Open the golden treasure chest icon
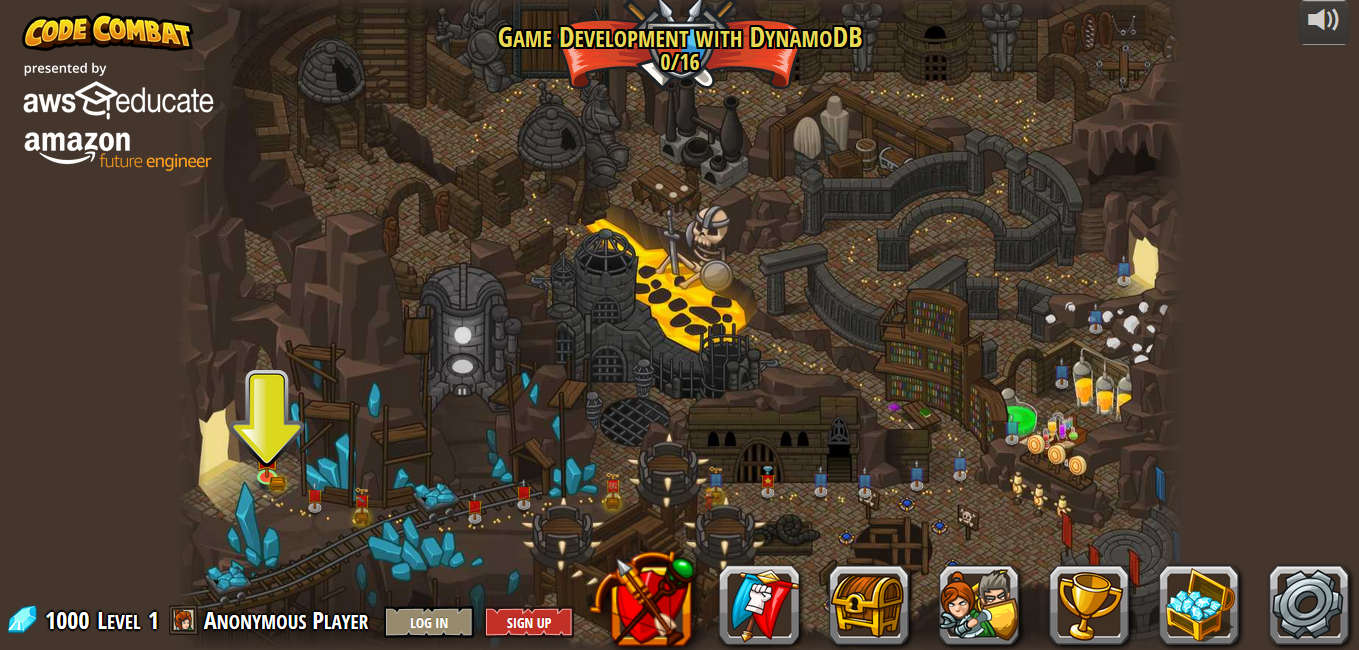Screen dimensions: 1359x650 click(868, 605)
